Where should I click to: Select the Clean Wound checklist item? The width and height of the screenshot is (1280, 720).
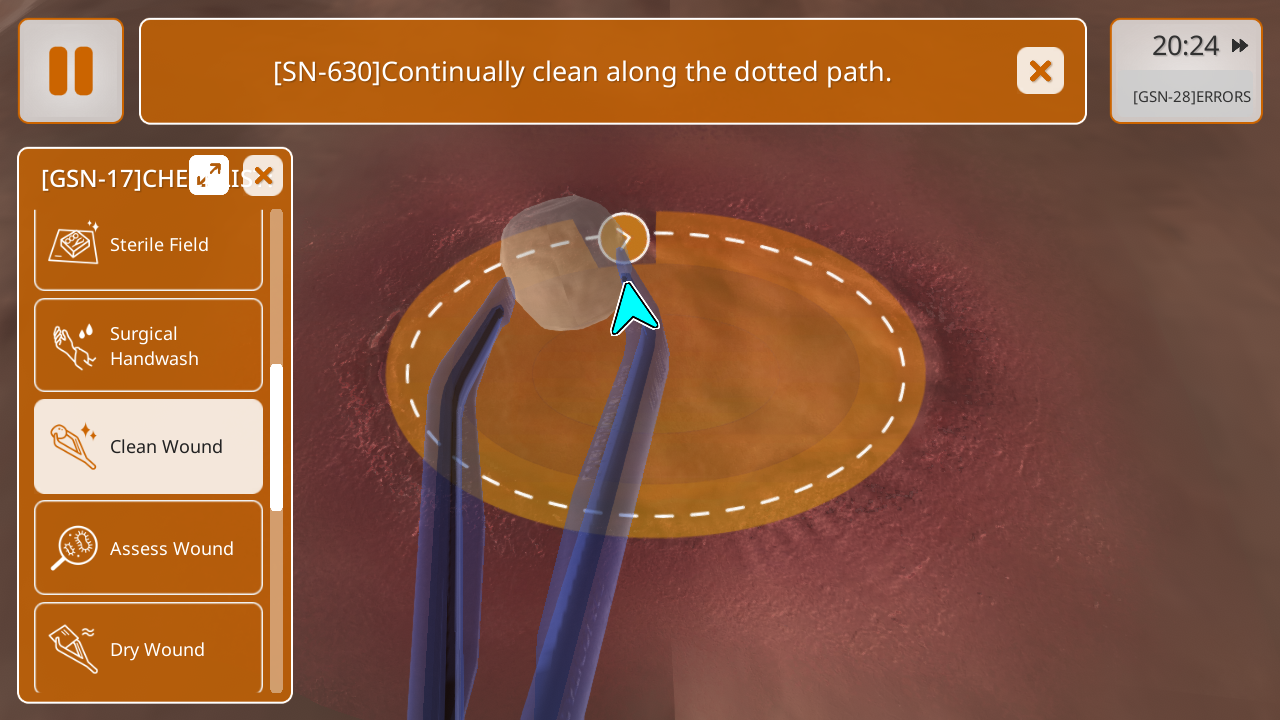pos(148,447)
